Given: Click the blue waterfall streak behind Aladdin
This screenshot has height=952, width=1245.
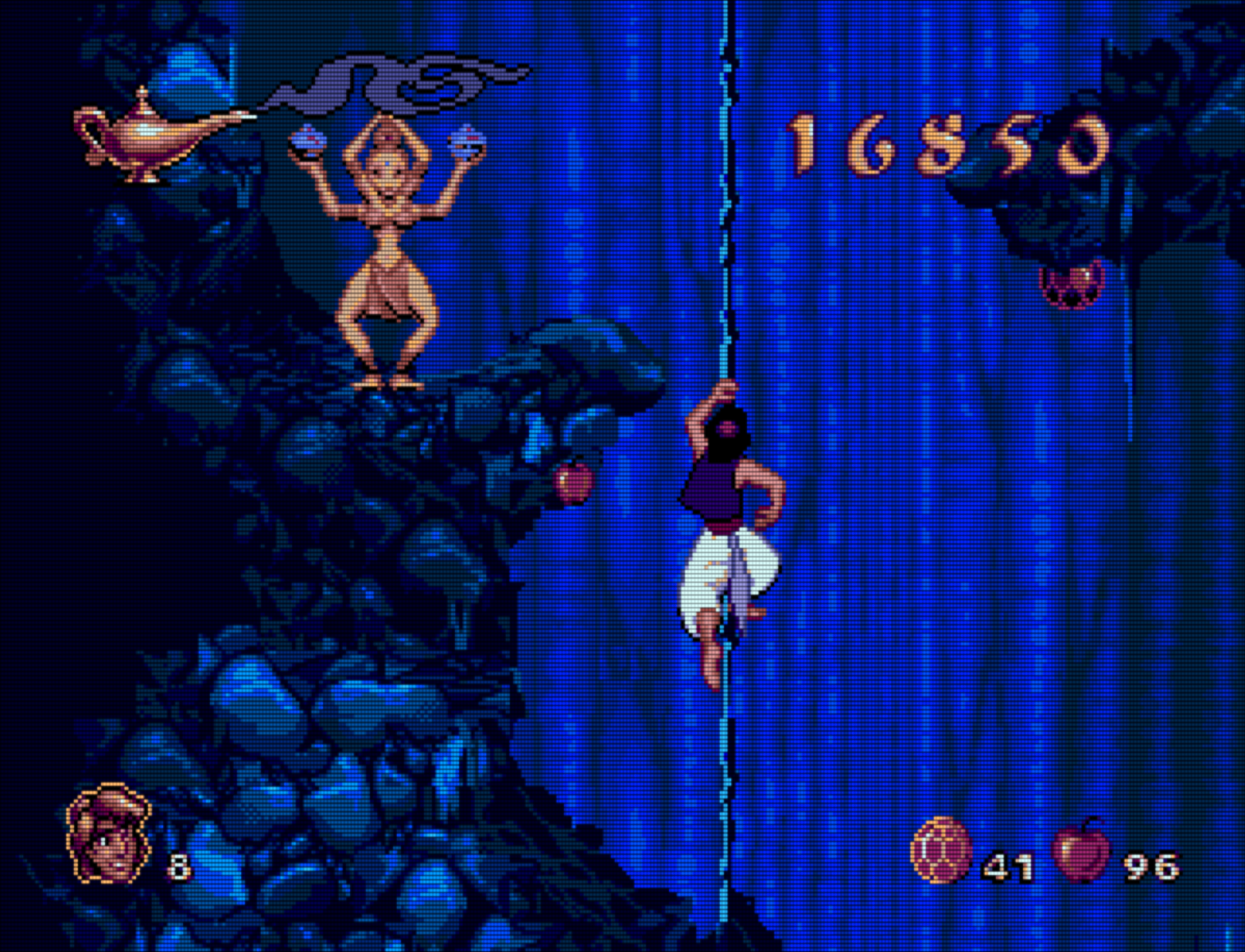Looking at the screenshot, I should pos(850,496).
